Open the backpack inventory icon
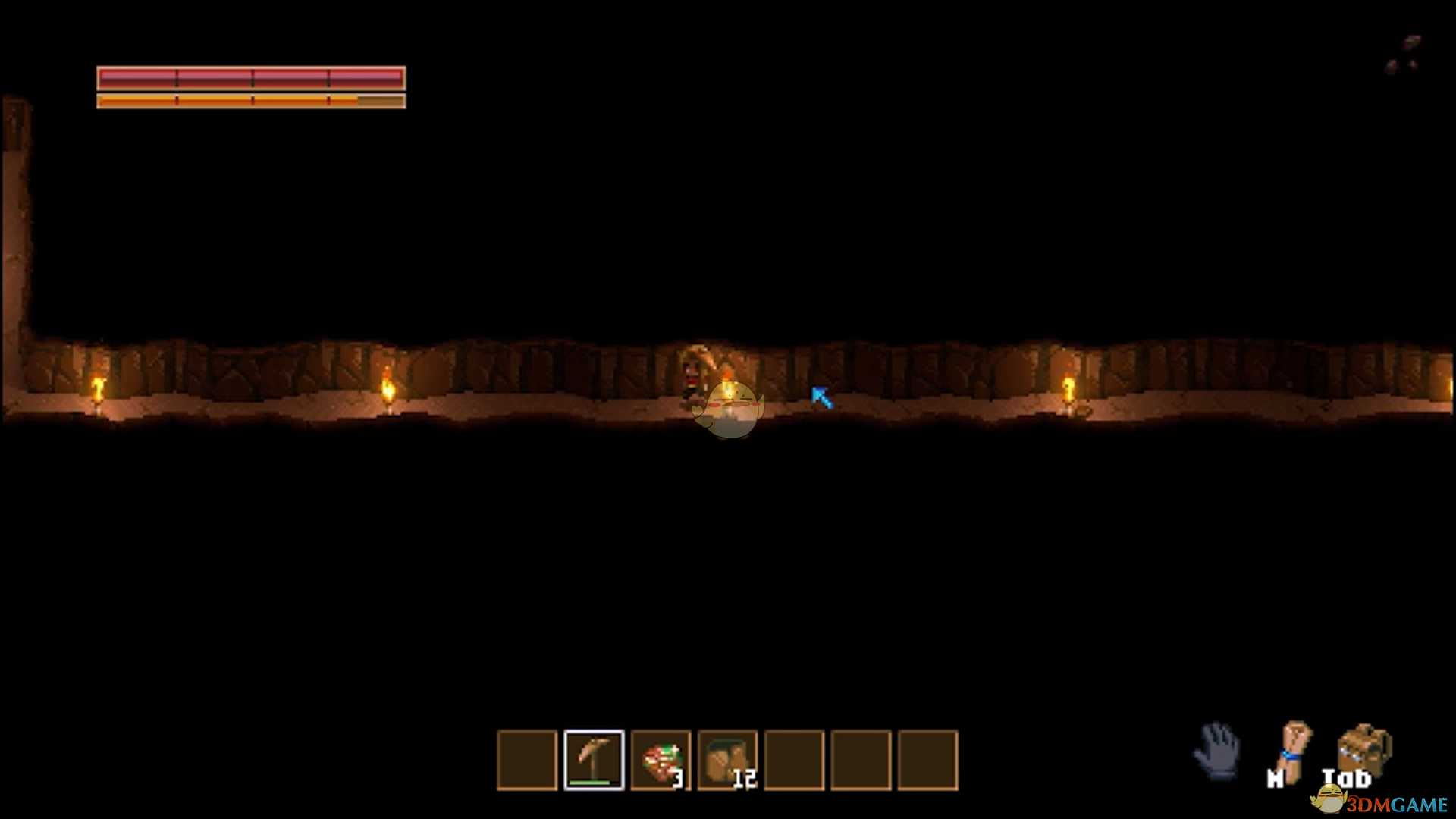 coord(1363,751)
